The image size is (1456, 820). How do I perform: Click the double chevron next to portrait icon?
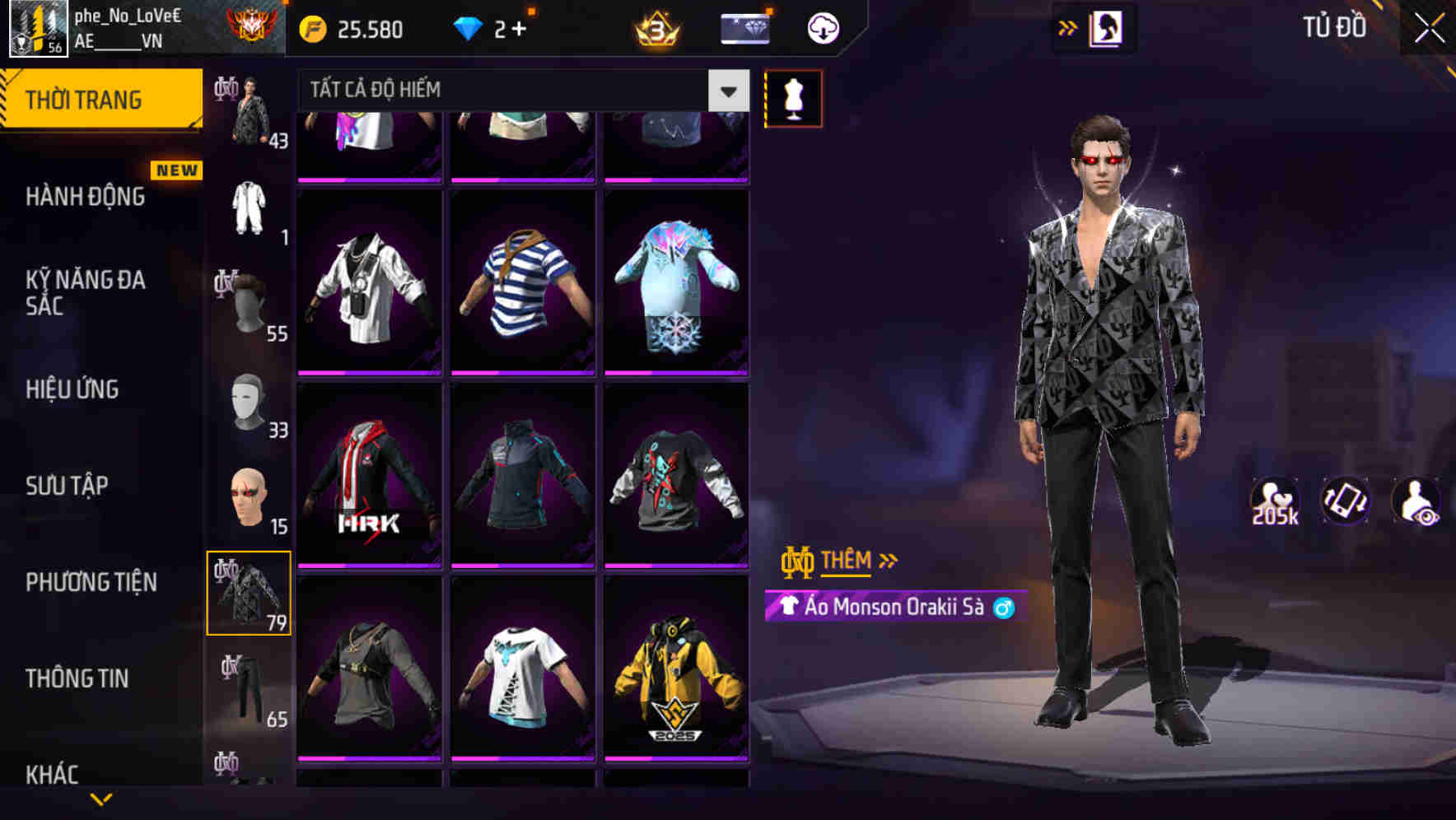pyautogui.click(x=1066, y=27)
